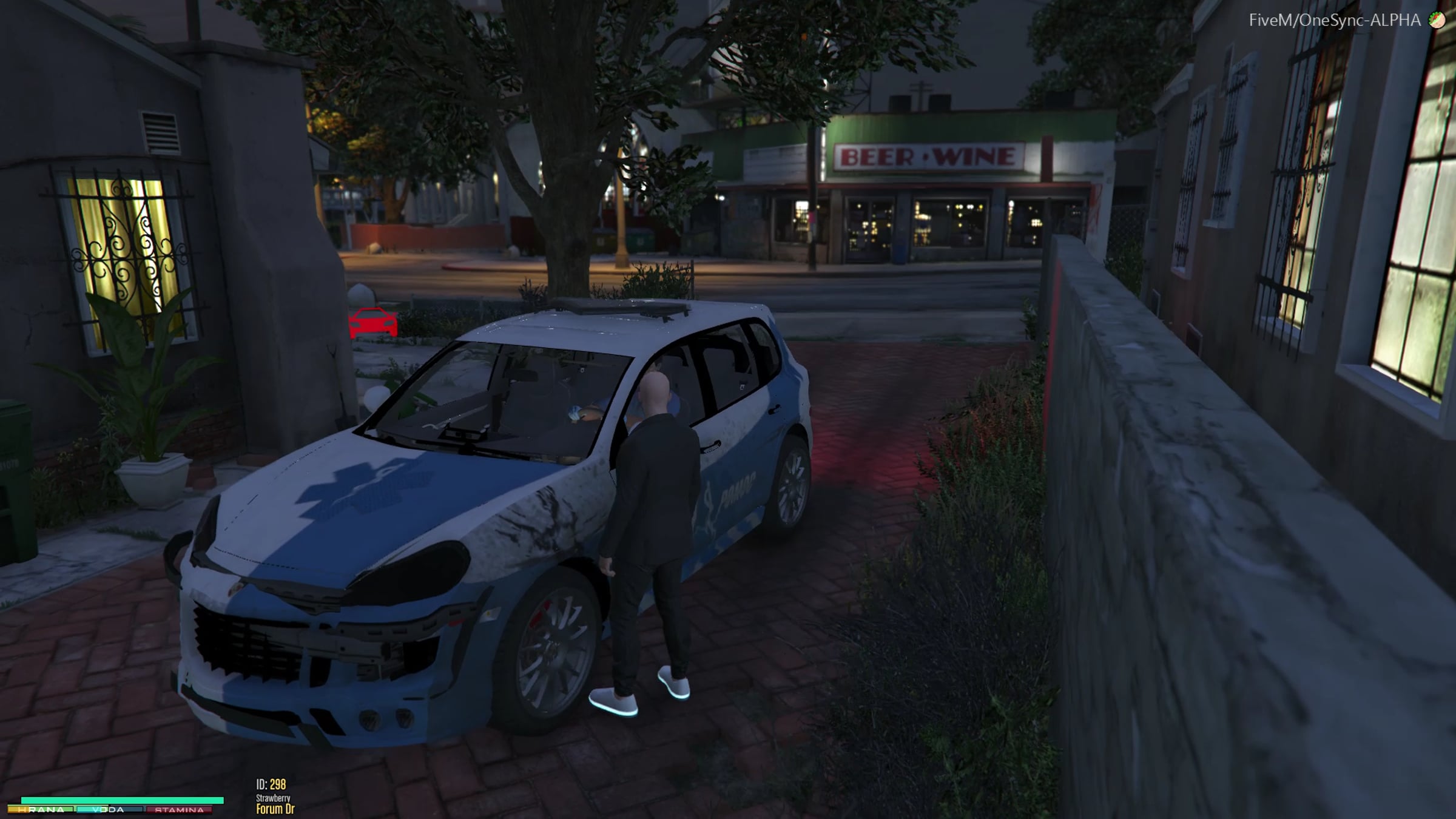Click the FiveM watermark logo icon
1456x819 pixels.
click(x=1437, y=21)
